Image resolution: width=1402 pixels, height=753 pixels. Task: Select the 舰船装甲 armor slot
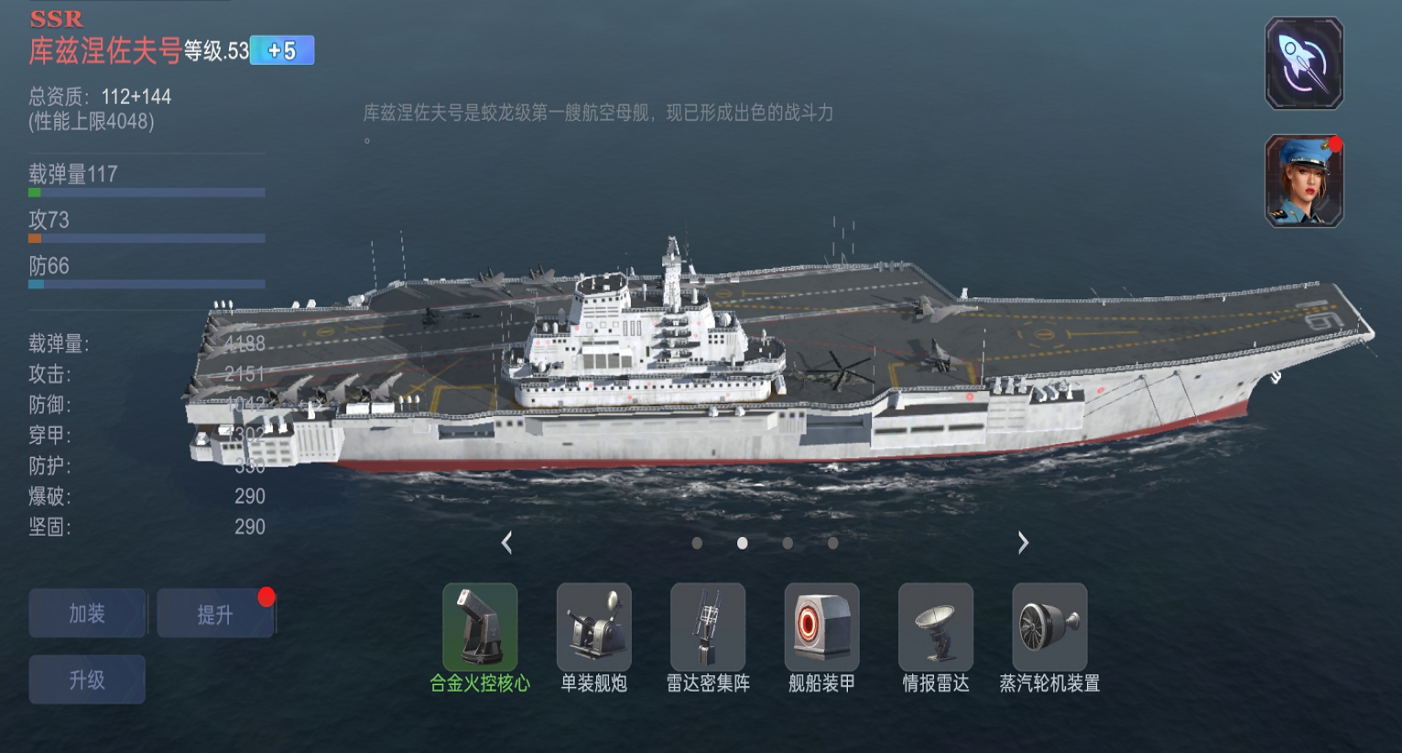pos(822,627)
